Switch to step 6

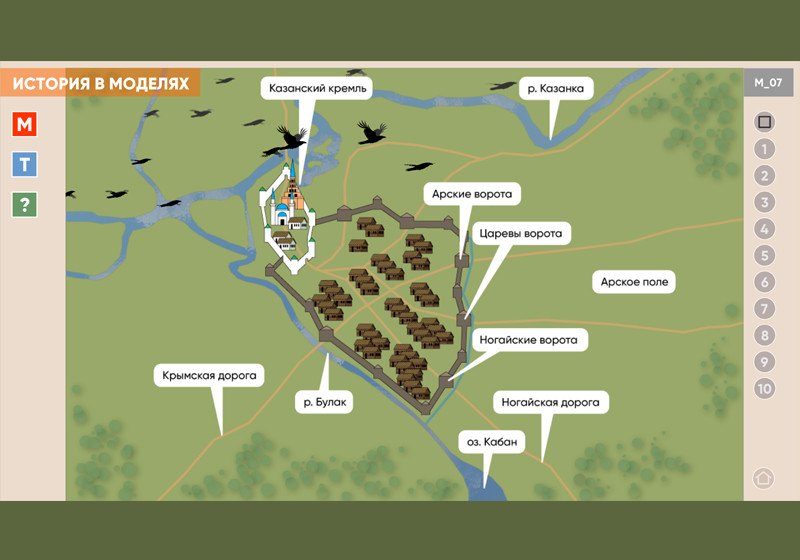[x=765, y=282]
